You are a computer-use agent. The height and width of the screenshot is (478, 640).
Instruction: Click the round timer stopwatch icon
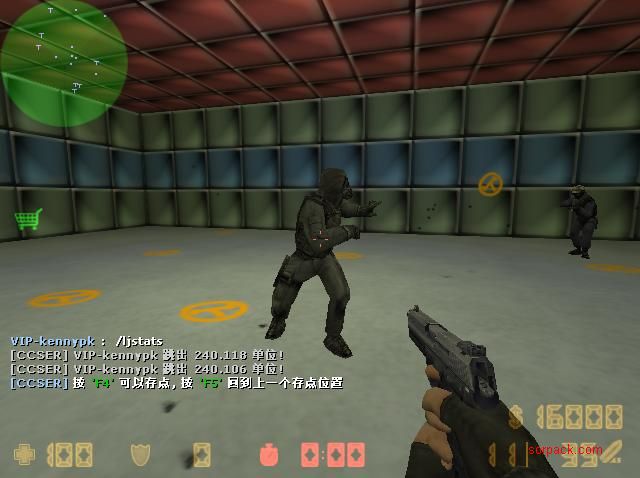click(269, 455)
